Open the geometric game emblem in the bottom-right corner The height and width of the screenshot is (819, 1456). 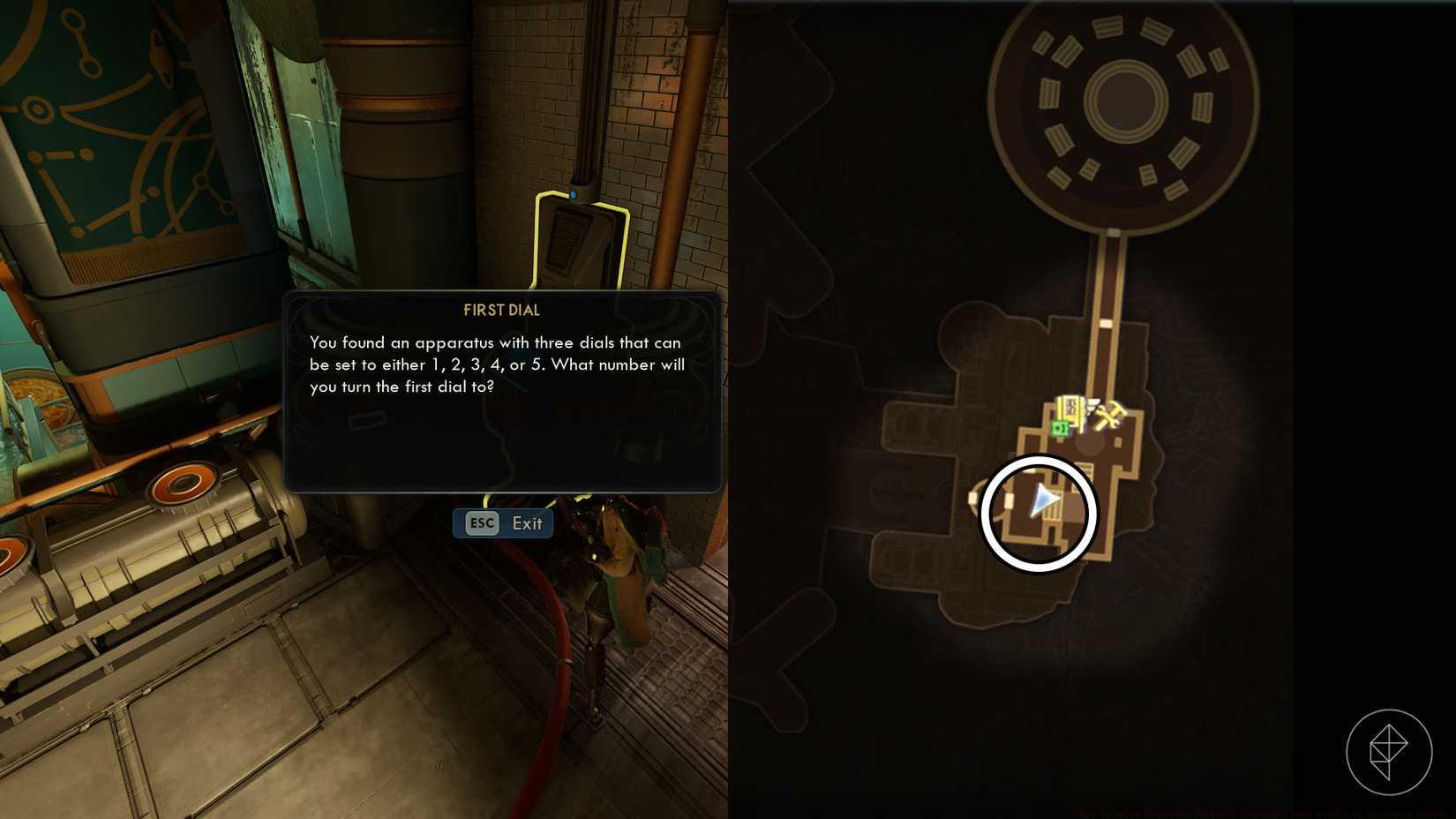(x=1388, y=751)
